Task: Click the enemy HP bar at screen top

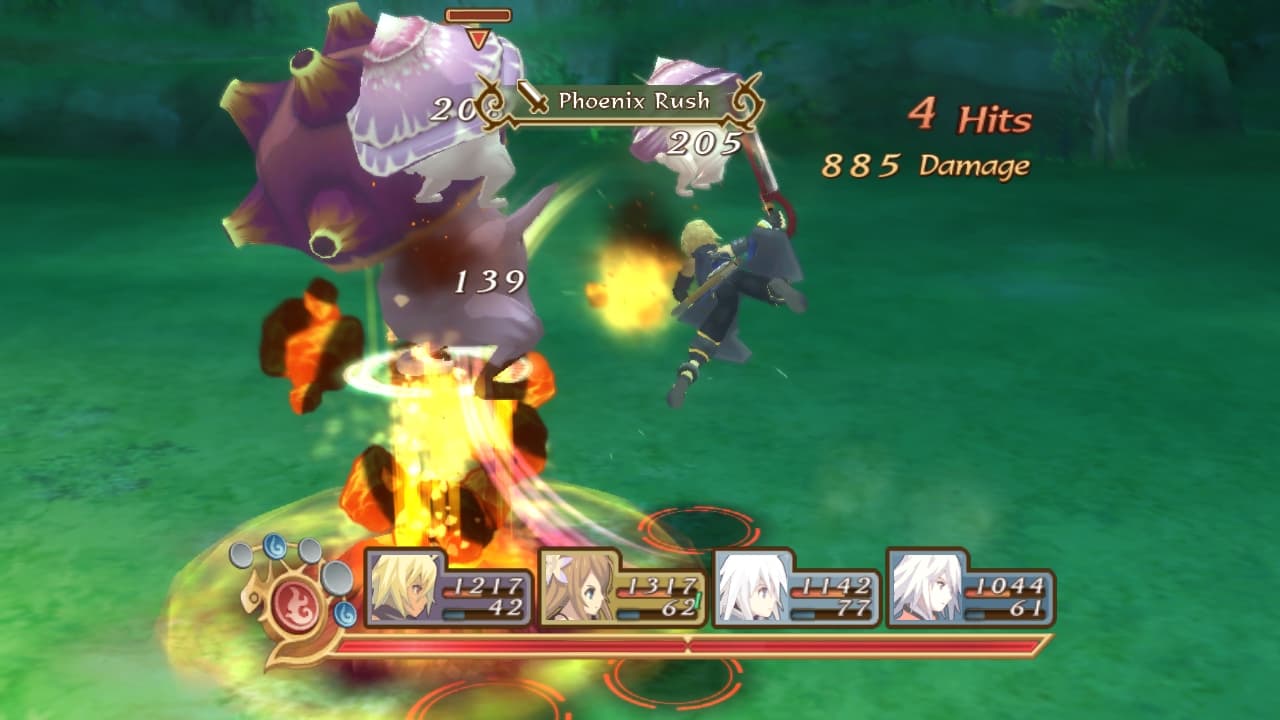Action: click(x=480, y=16)
